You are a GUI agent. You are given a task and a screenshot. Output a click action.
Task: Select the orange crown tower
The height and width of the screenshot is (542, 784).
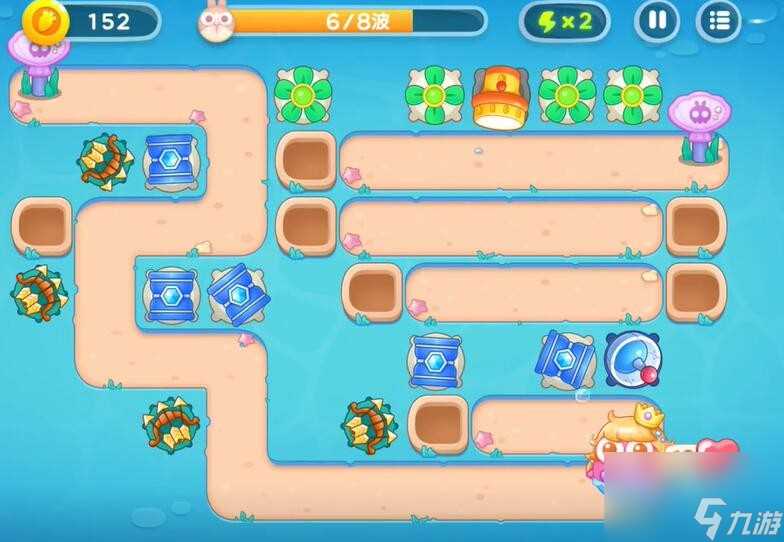tap(500, 97)
